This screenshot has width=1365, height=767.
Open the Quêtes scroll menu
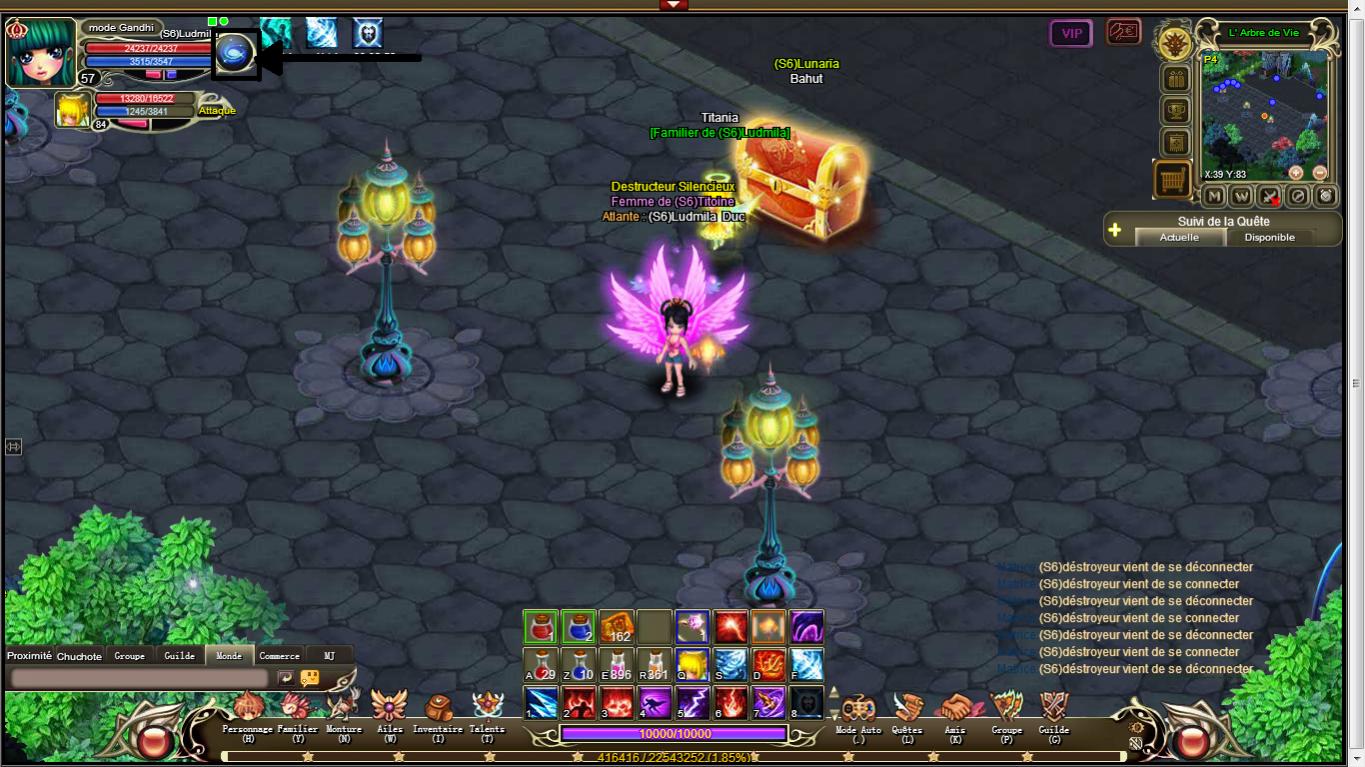[907, 710]
